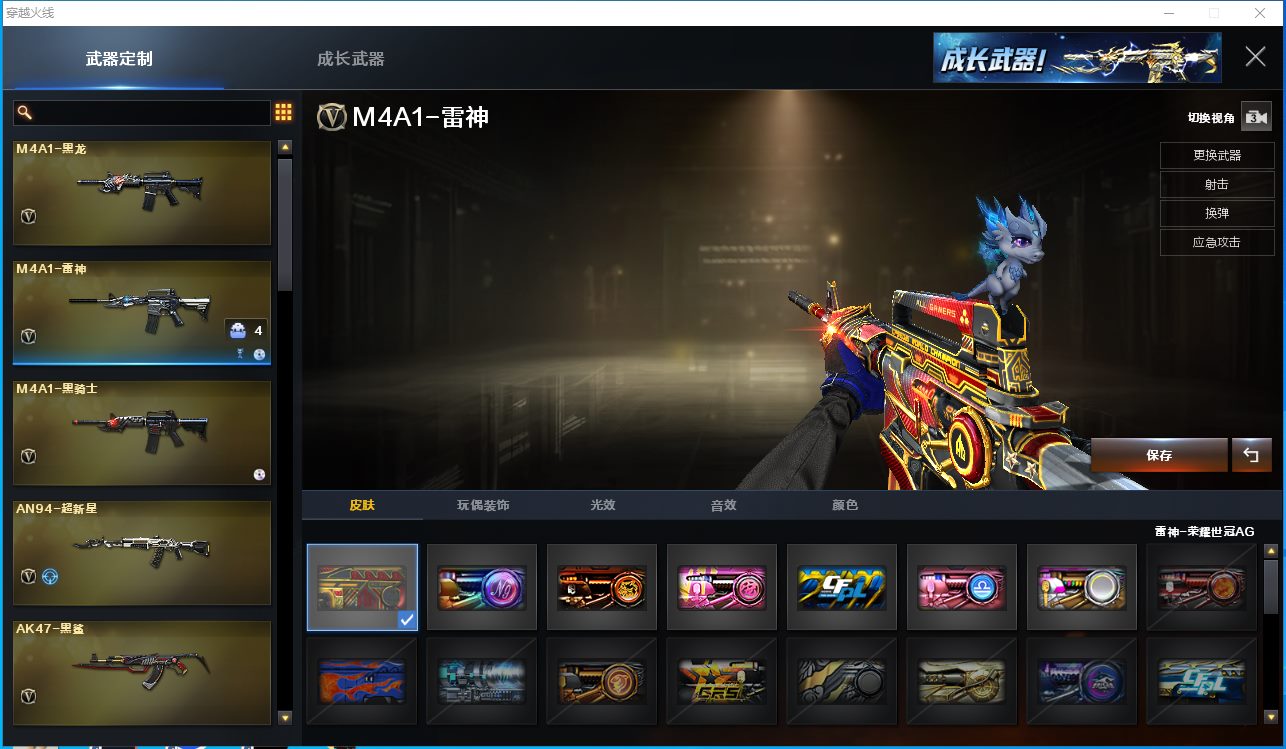This screenshot has width=1286, height=749.
Task: Toggle the orange grid view button
Action: pyautogui.click(x=283, y=112)
